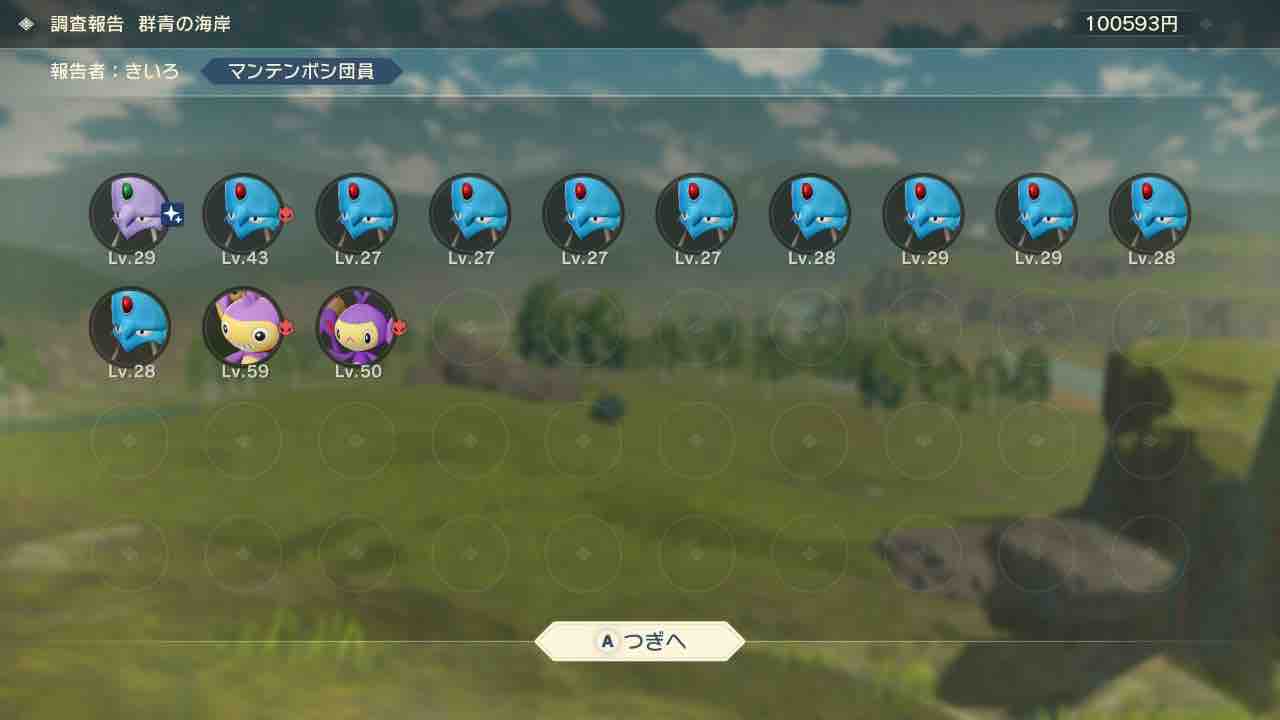Click an empty Pokémon slot in the third row
Viewport: 1280px width, 720px height.
pyautogui.click(x=356, y=440)
